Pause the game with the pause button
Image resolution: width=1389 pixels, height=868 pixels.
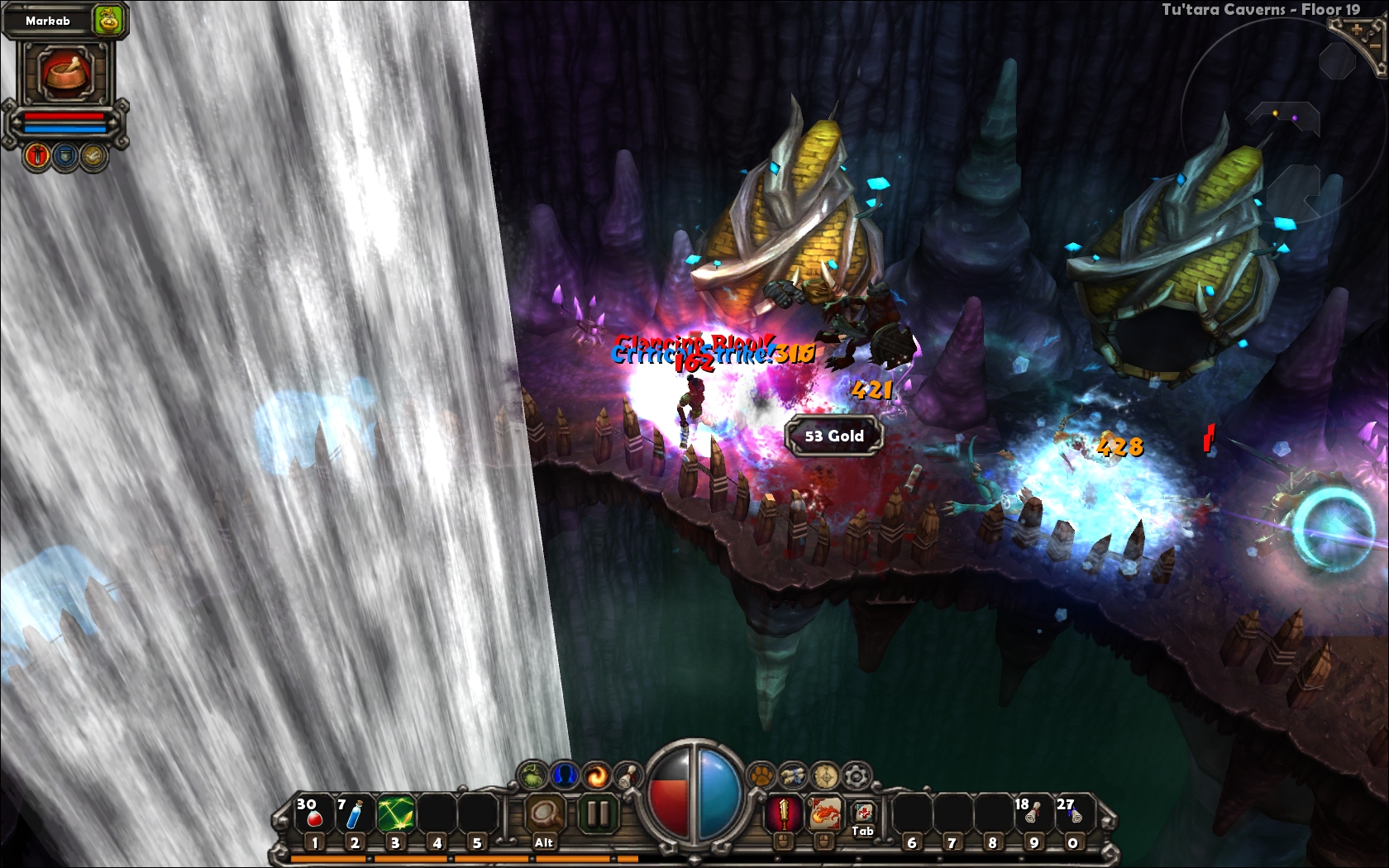point(597,814)
